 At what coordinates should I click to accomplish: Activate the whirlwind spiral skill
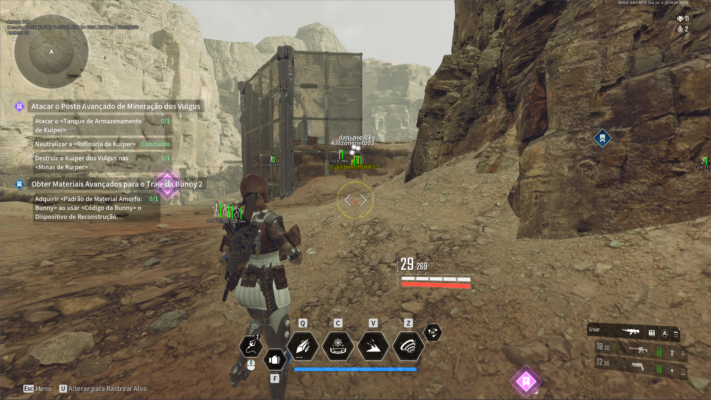[407, 346]
